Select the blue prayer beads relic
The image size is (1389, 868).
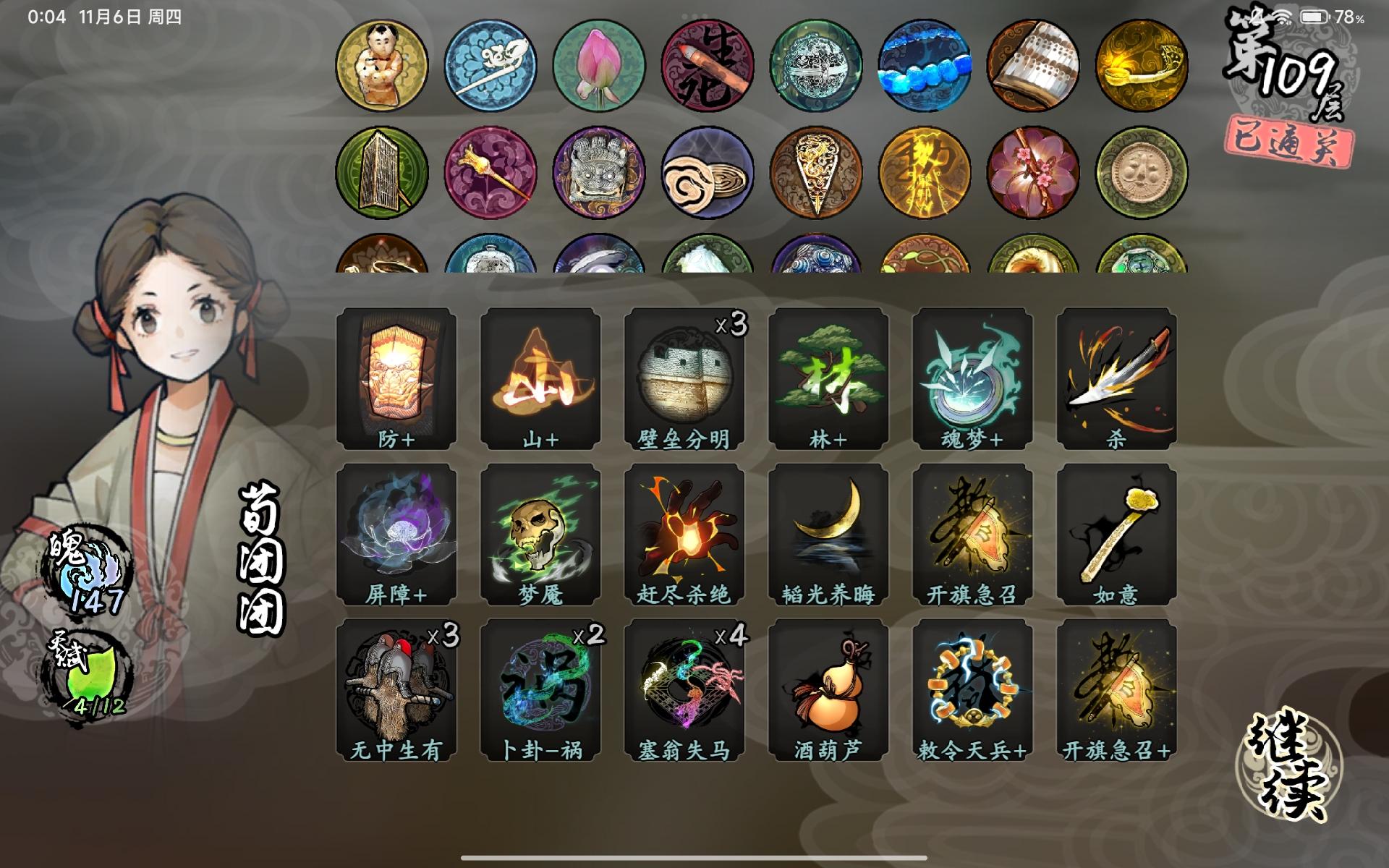925,64
